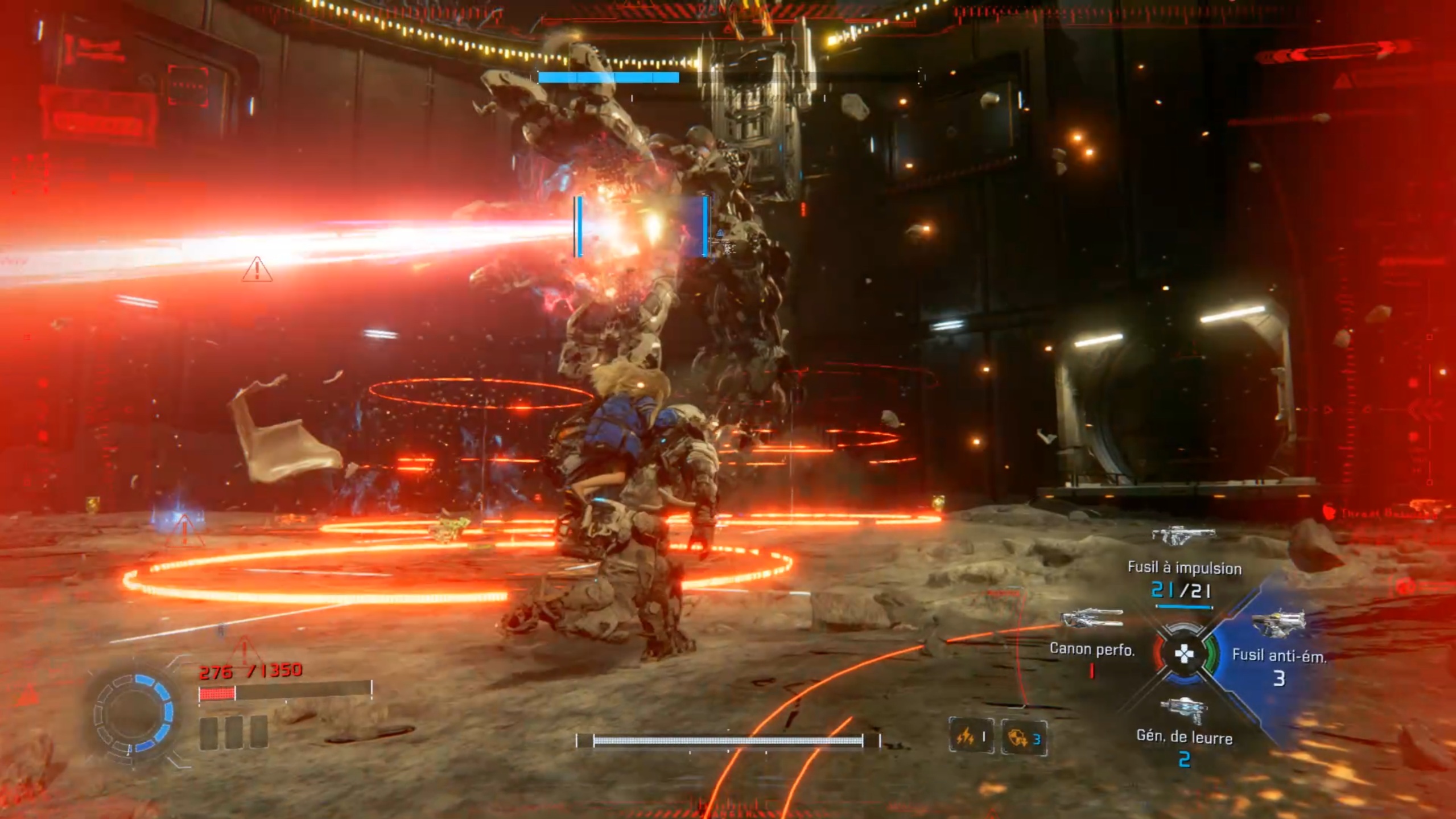Image resolution: width=1456 pixels, height=819 pixels.
Task: Activate the orange shield repair item
Action: (1024, 738)
